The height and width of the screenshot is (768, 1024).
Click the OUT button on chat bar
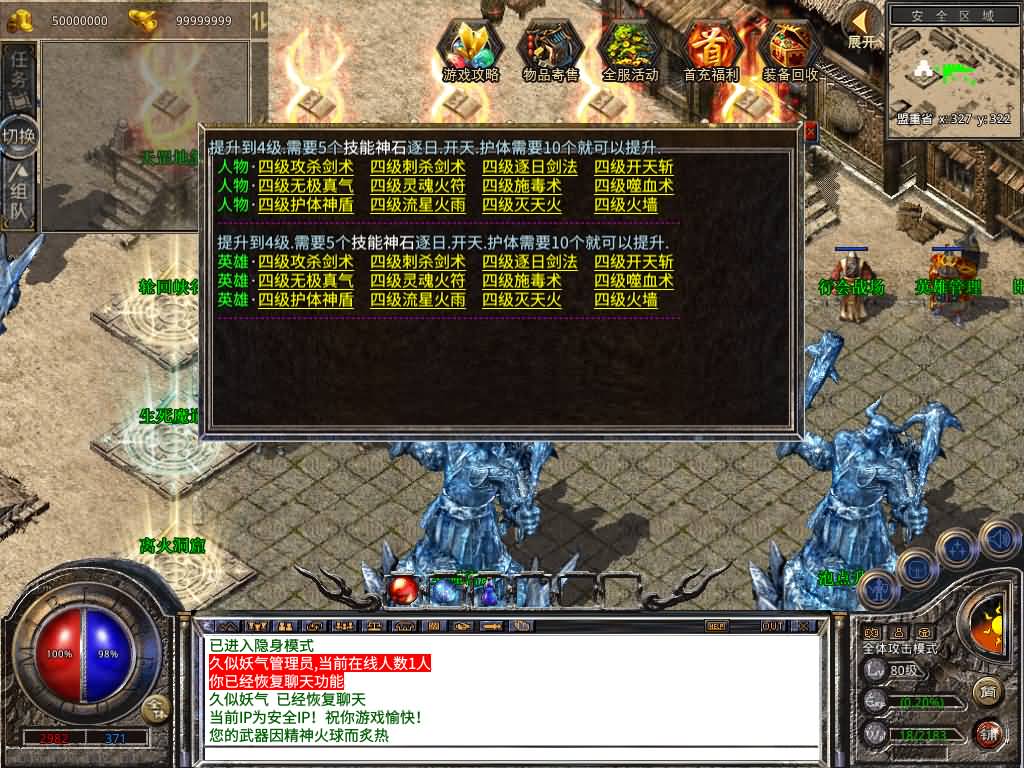(x=773, y=626)
